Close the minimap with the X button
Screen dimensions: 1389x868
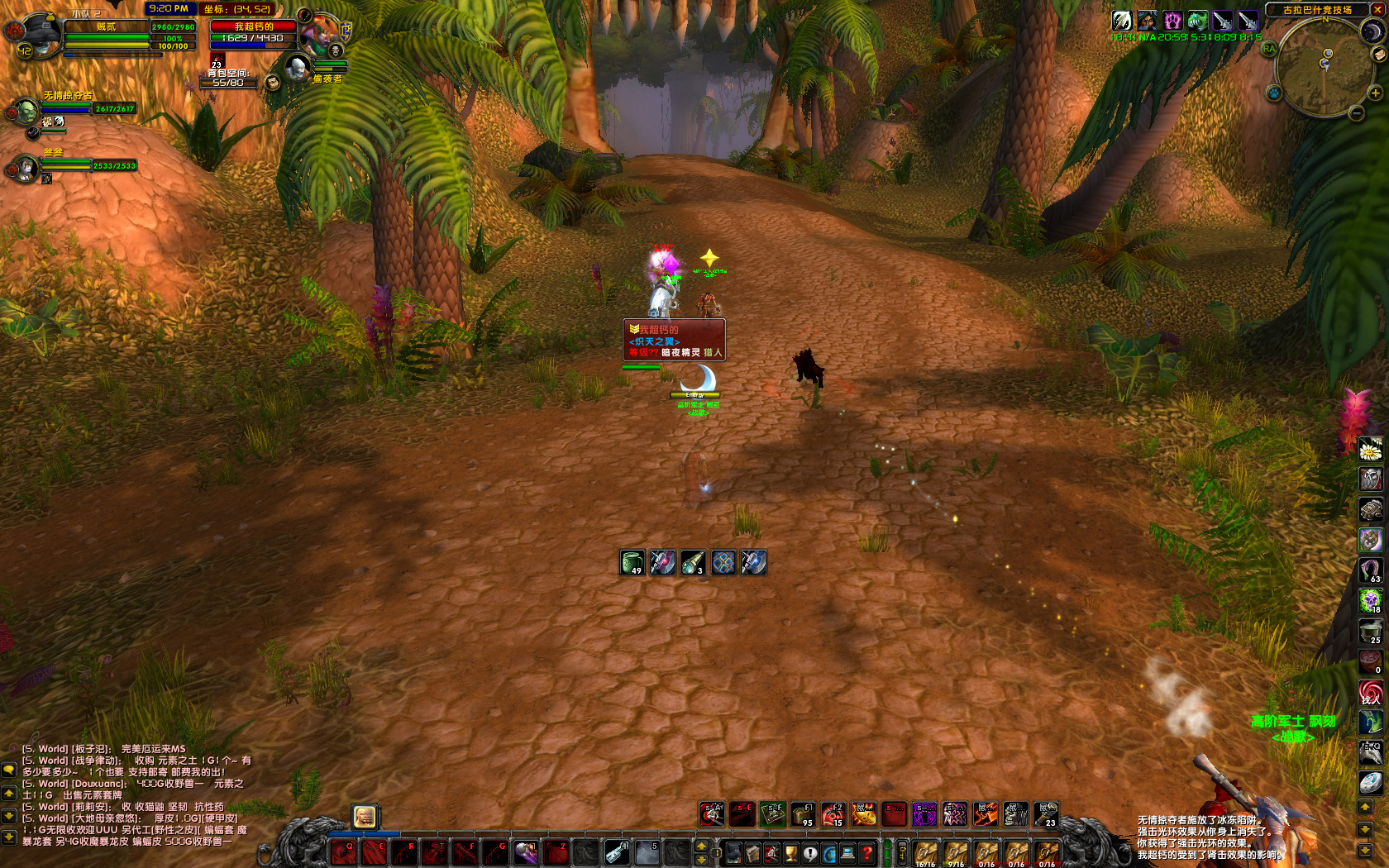(x=1378, y=10)
